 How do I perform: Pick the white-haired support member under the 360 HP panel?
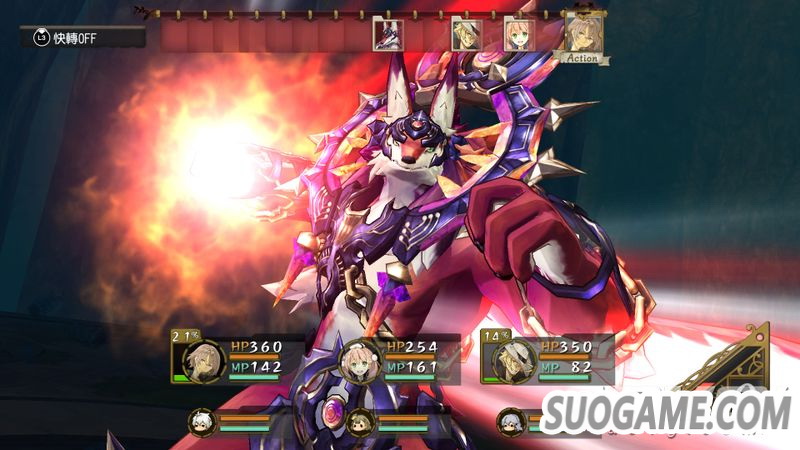201,421
